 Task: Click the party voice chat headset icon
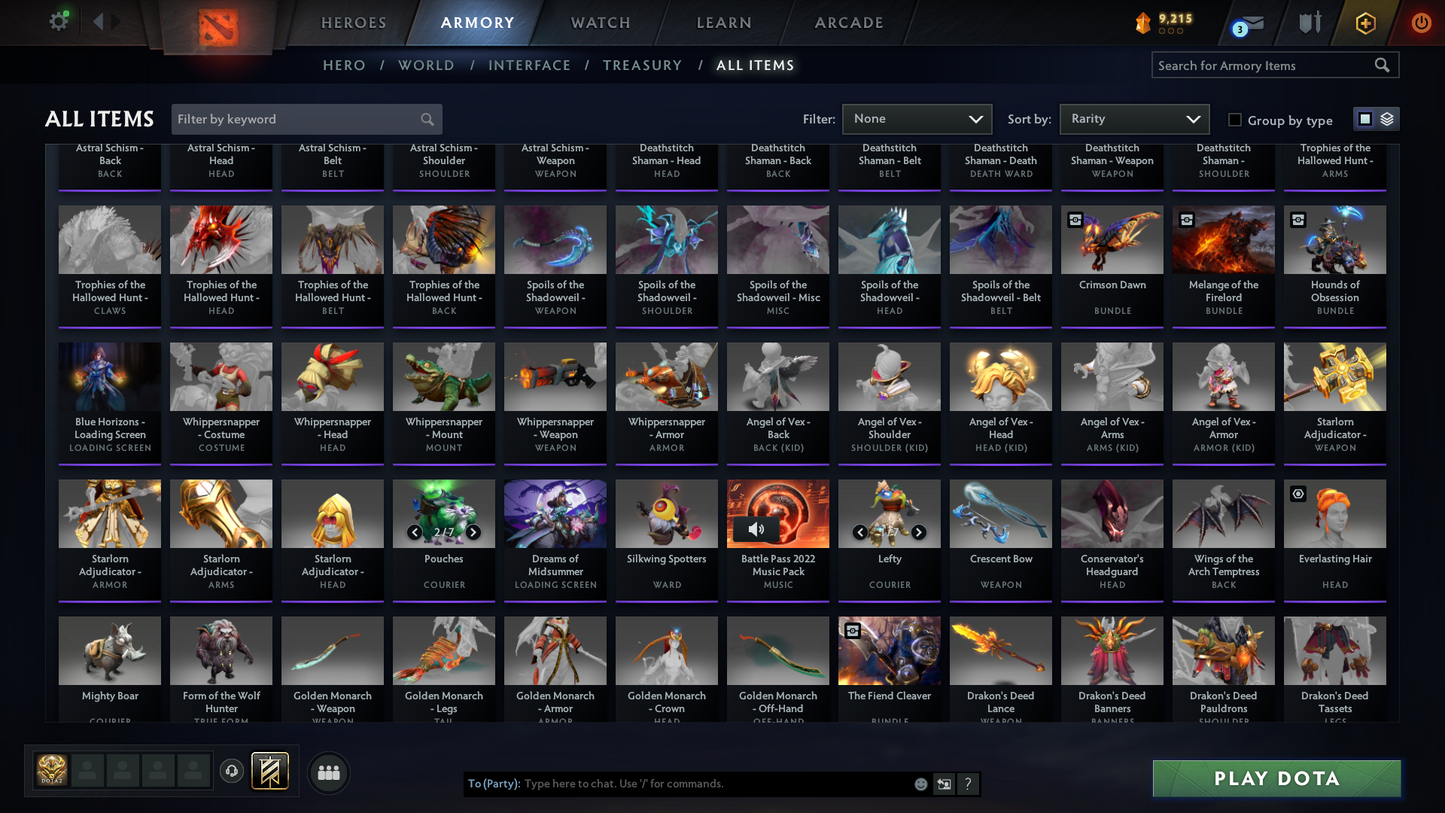(231, 770)
